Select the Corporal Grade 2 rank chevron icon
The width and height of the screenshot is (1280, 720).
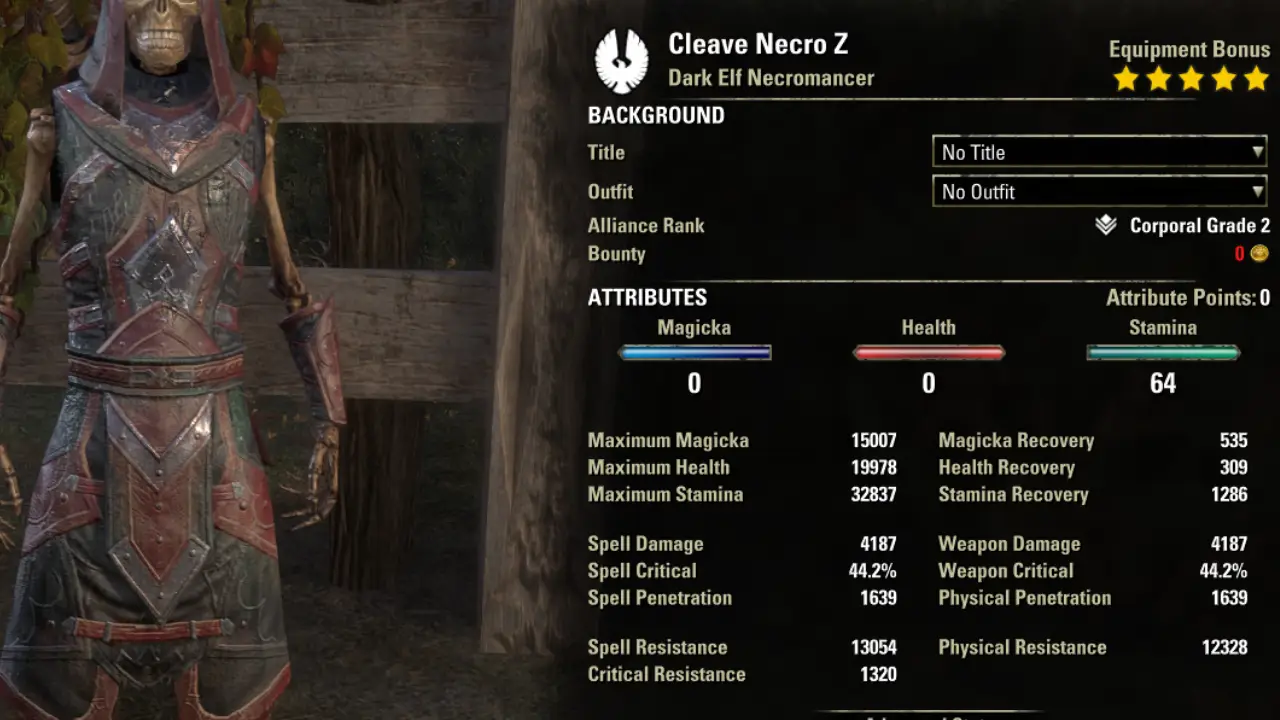click(x=1104, y=225)
